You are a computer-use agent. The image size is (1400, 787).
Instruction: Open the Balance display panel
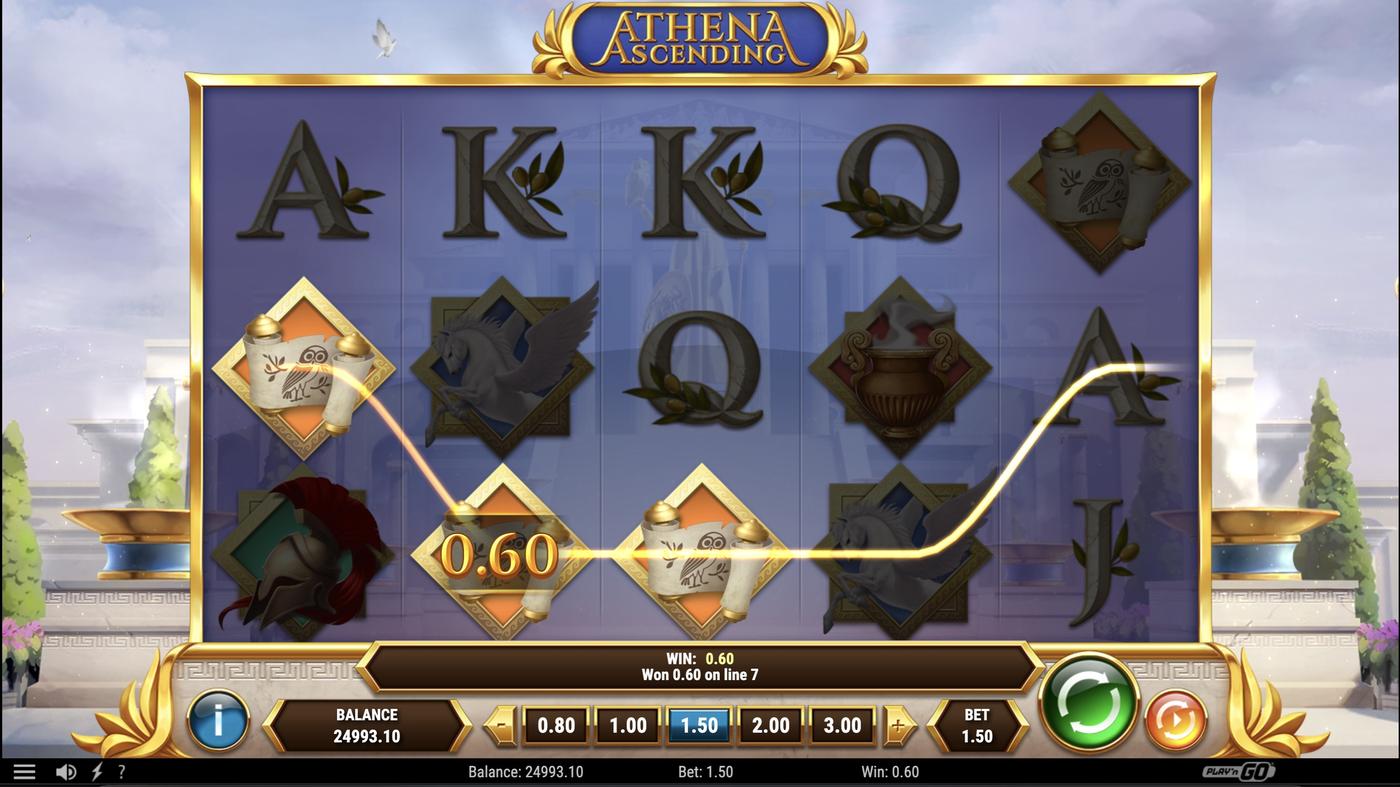pos(367,723)
